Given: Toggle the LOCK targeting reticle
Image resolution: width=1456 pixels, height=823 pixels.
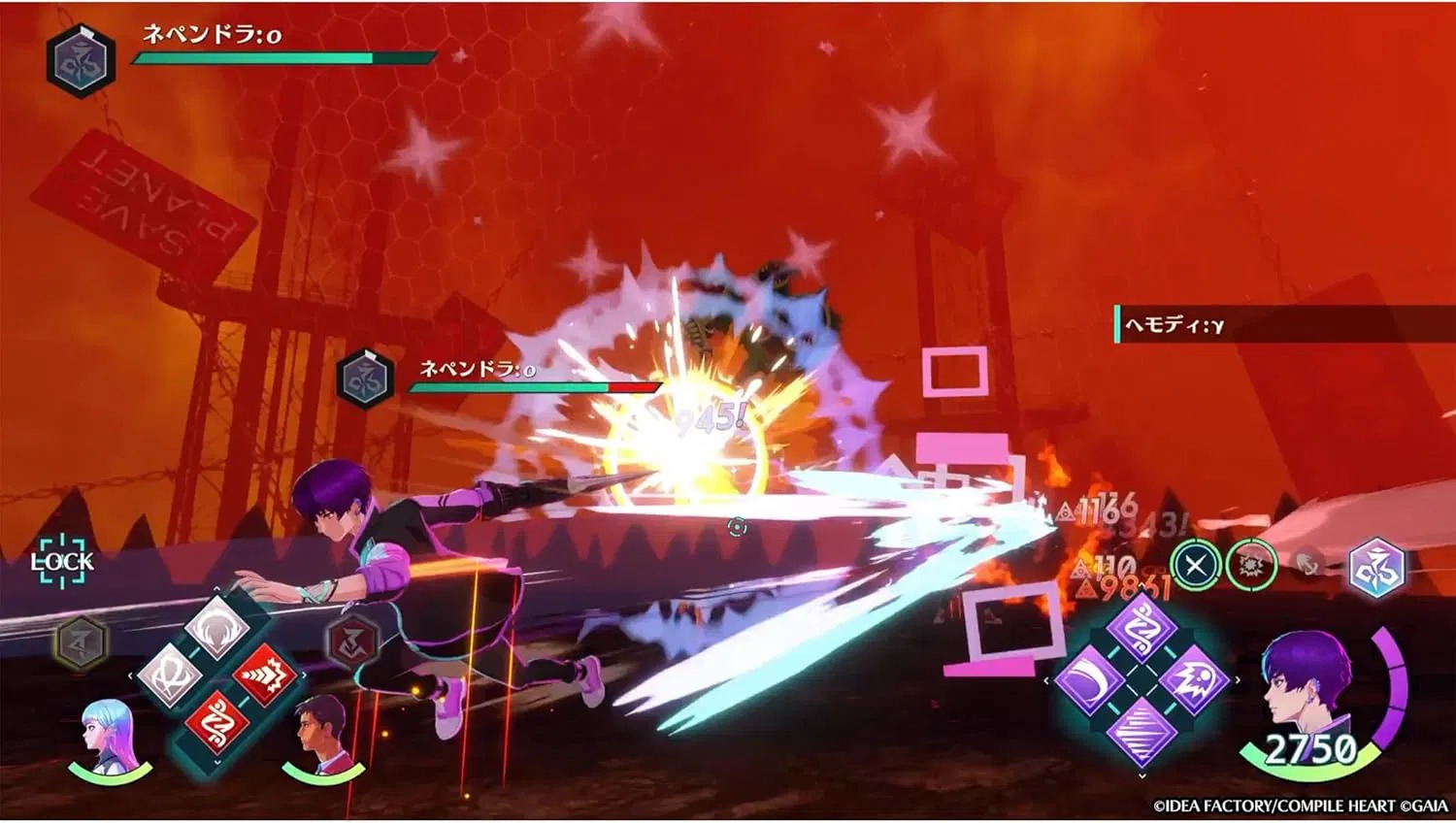Looking at the screenshot, I should click(x=63, y=558).
